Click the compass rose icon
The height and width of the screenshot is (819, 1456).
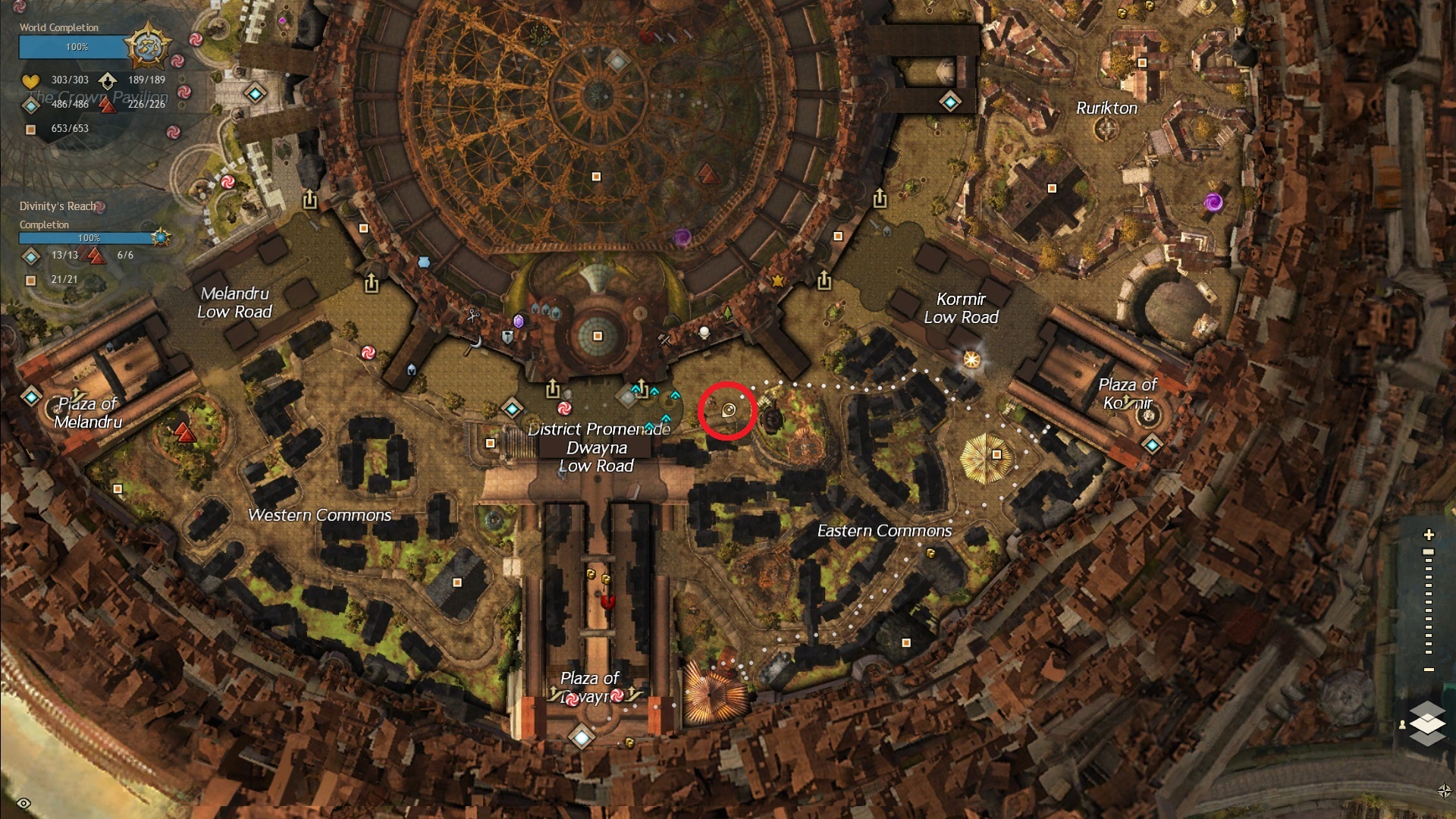pyautogui.click(x=1444, y=791)
